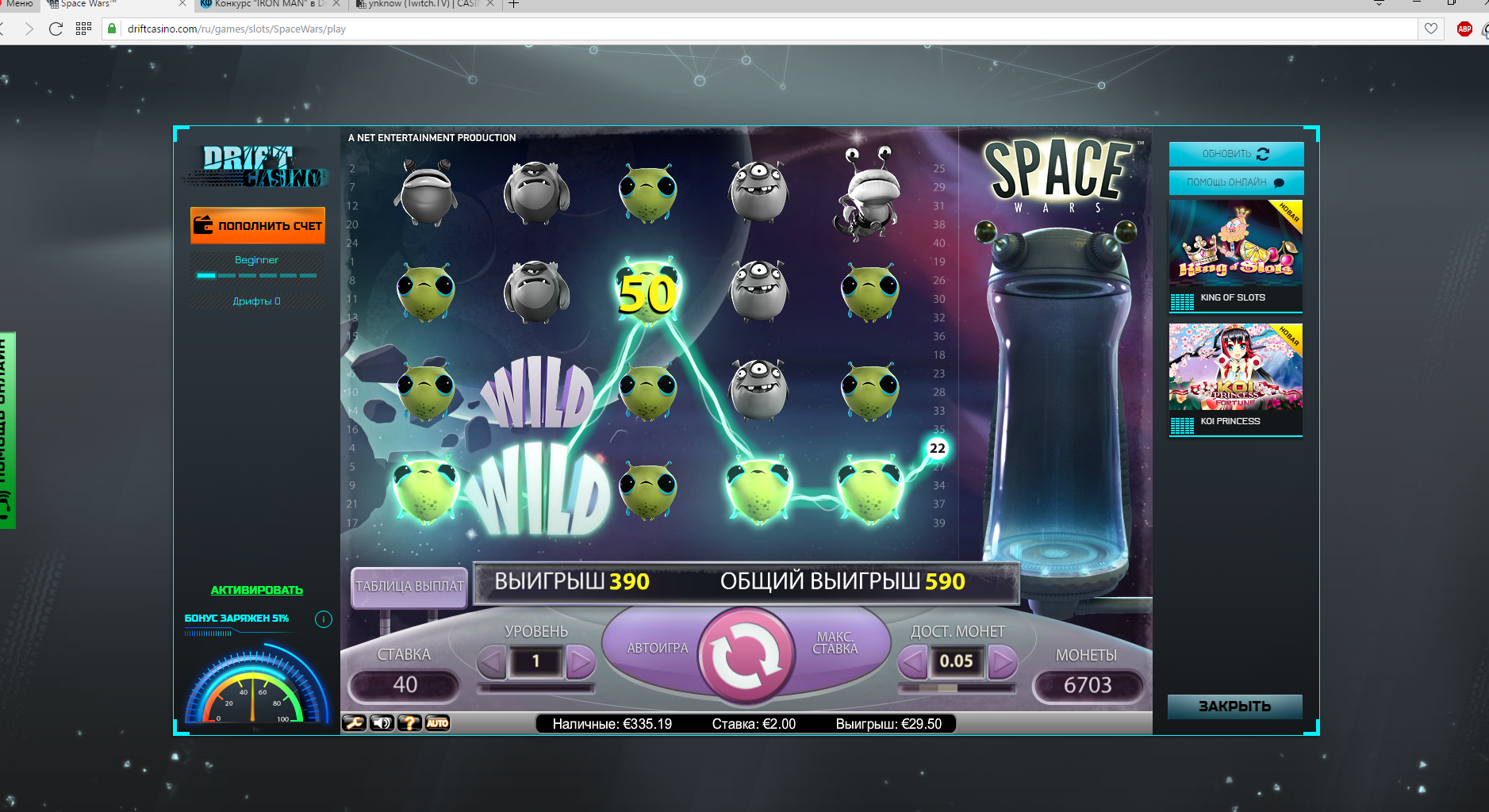Image resolution: width=1489 pixels, height=812 pixels.
Task: Close the game with ЗАКРЫТЬ
Action: point(1234,706)
